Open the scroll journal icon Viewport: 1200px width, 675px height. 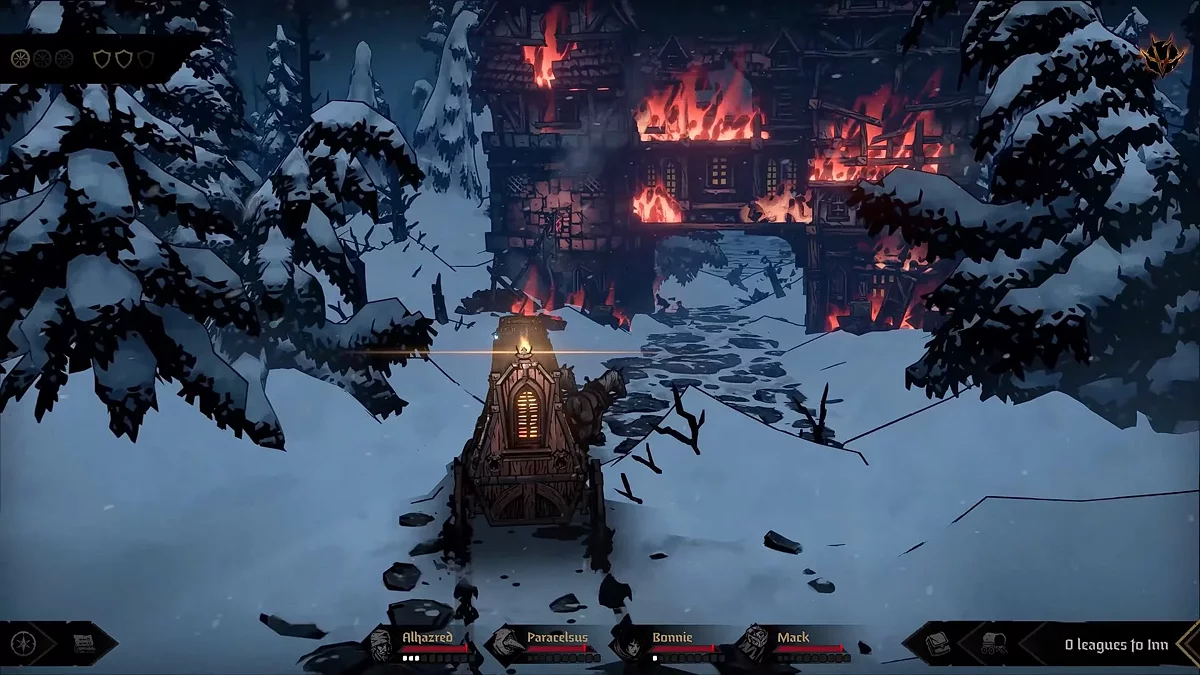click(84, 643)
